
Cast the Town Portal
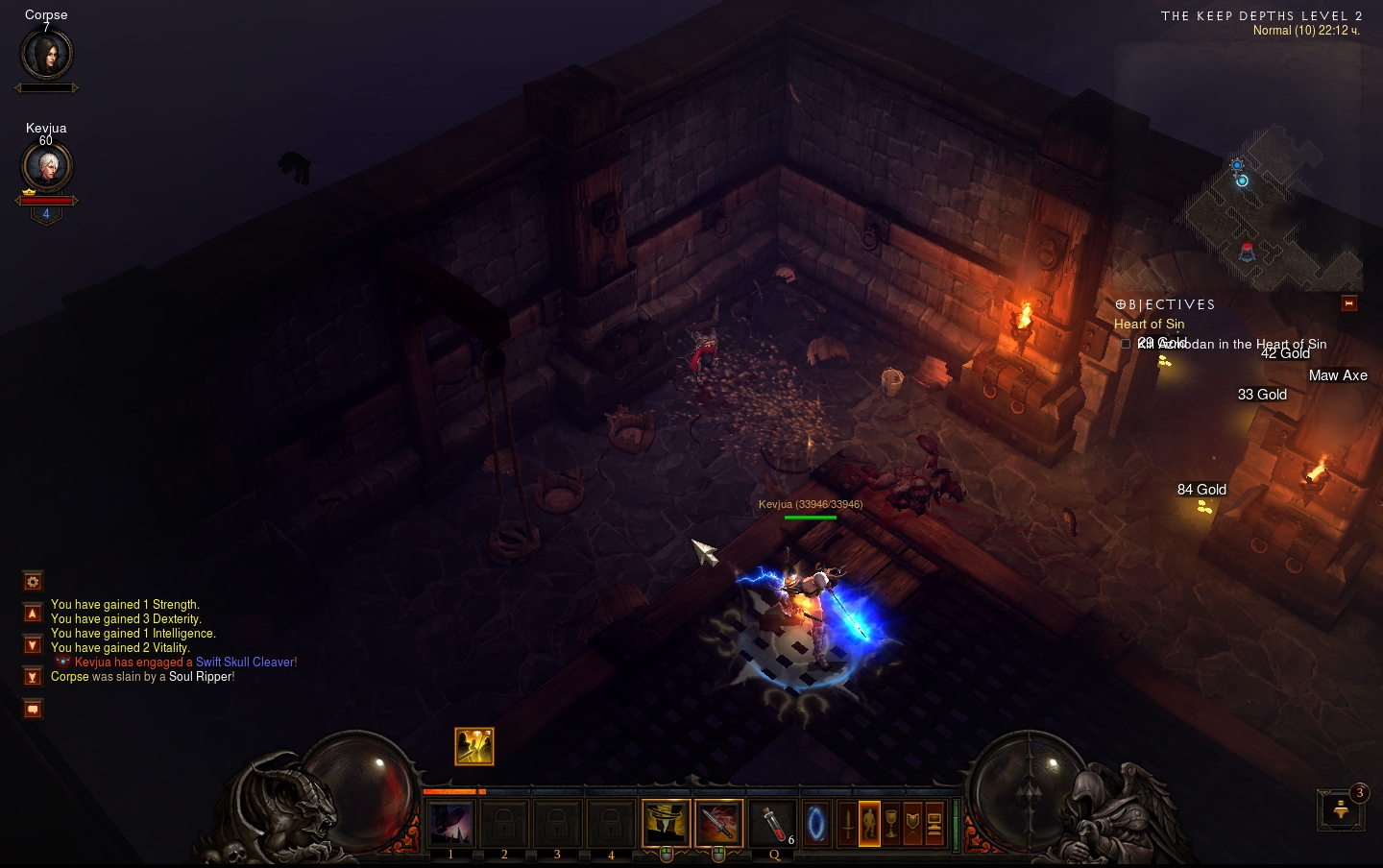816,824
